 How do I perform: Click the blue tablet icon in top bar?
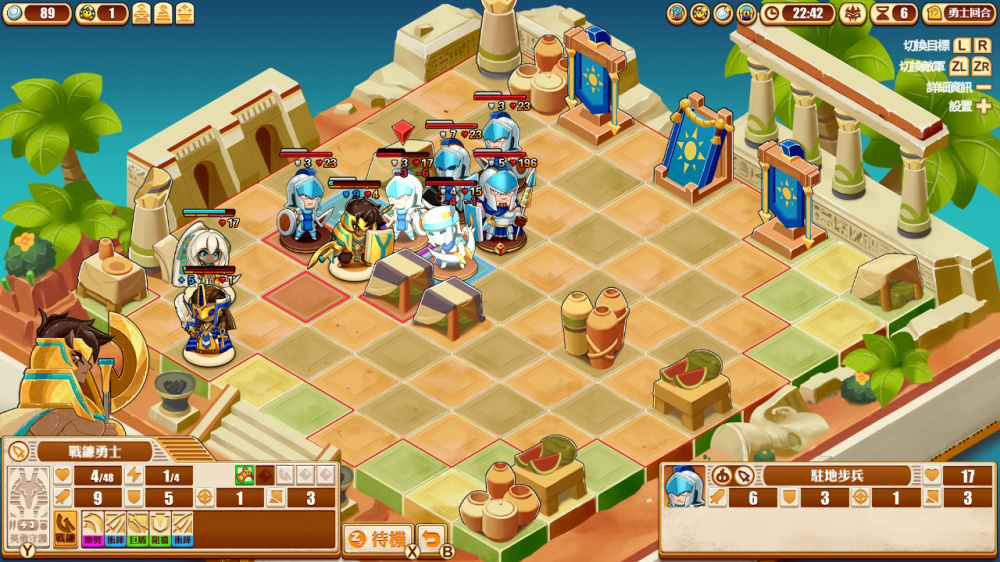[677, 13]
